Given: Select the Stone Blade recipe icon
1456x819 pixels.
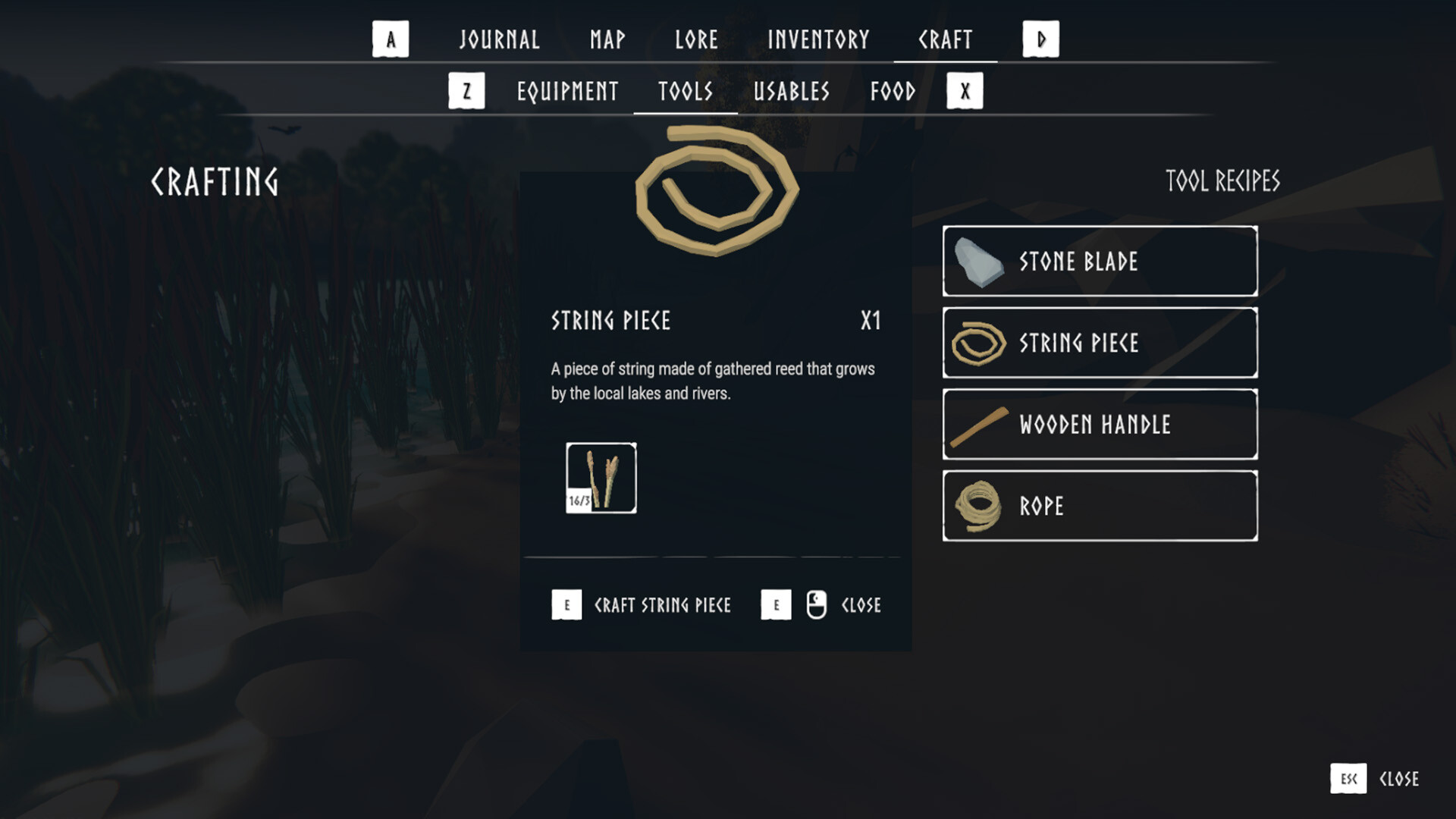Looking at the screenshot, I should coord(977,260).
